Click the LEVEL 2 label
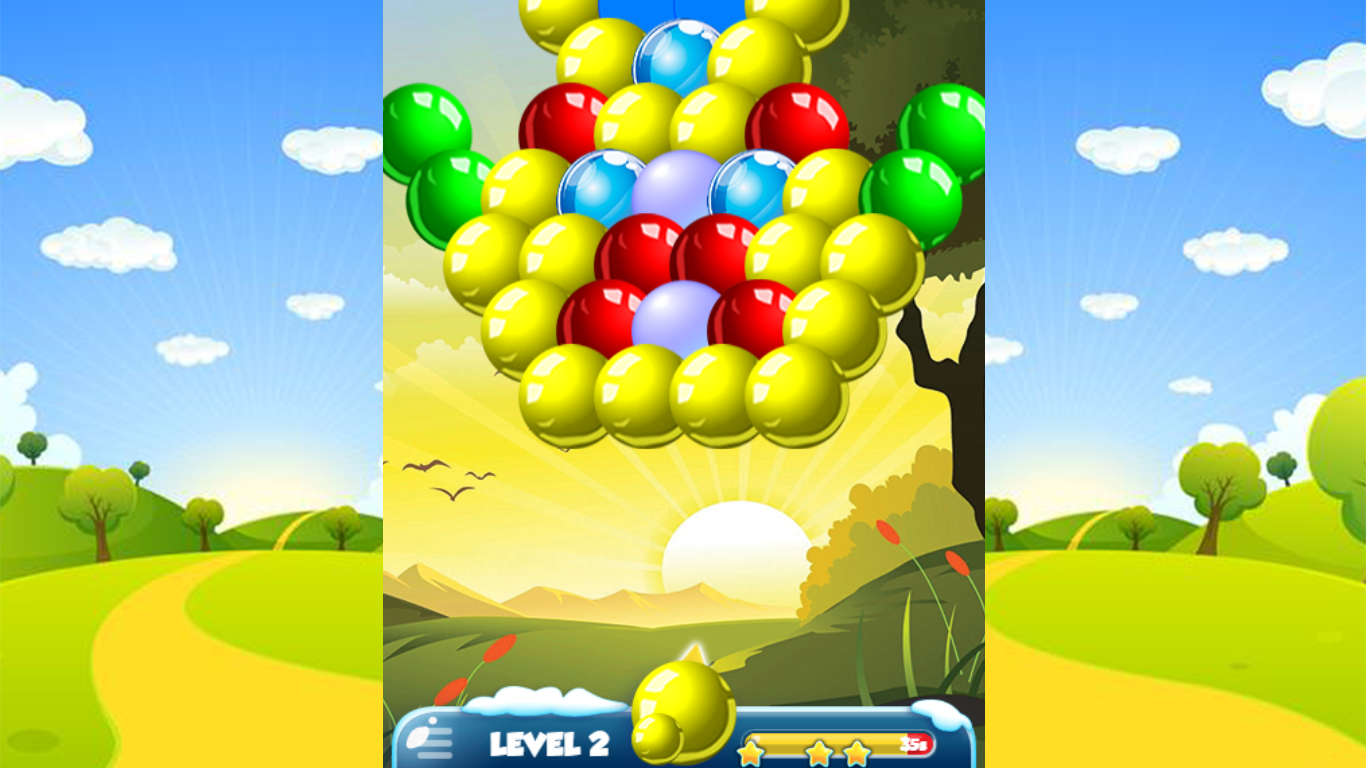This screenshot has height=768, width=1366. (x=551, y=744)
